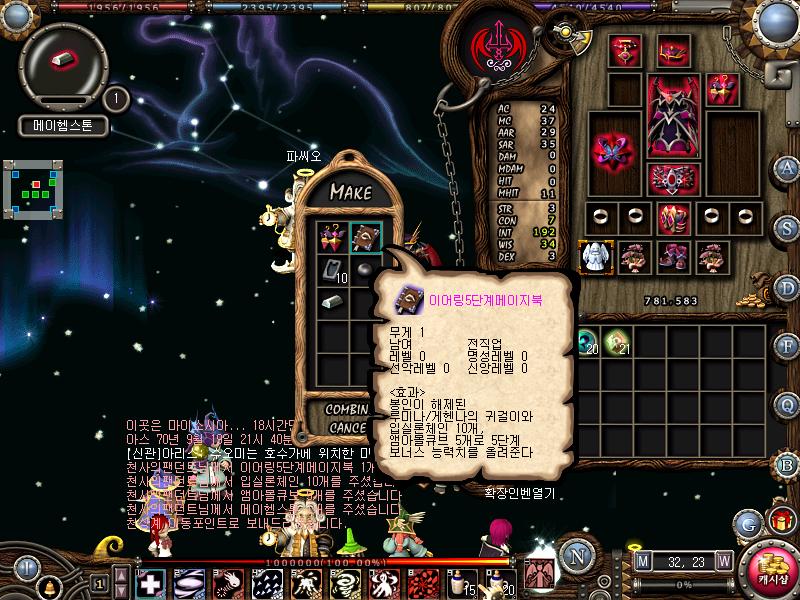Pick the pink earrings item in Make grid
This screenshot has height=600, width=800.
click(x=332, y=236)
